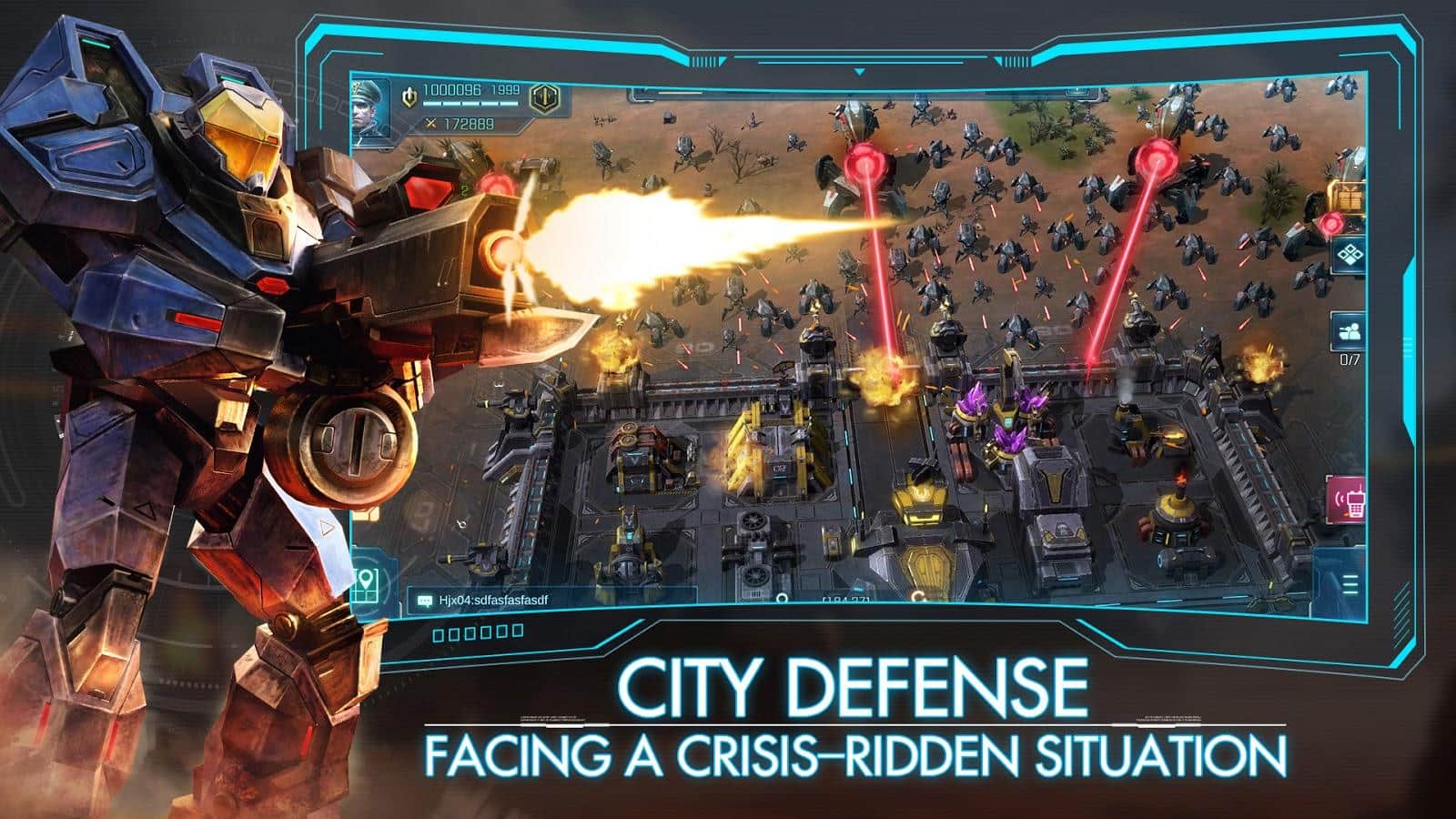Open the hexagonal faction emblem near resources
The width and height of the screenshot is (1456, 819).
click(543, 98)
